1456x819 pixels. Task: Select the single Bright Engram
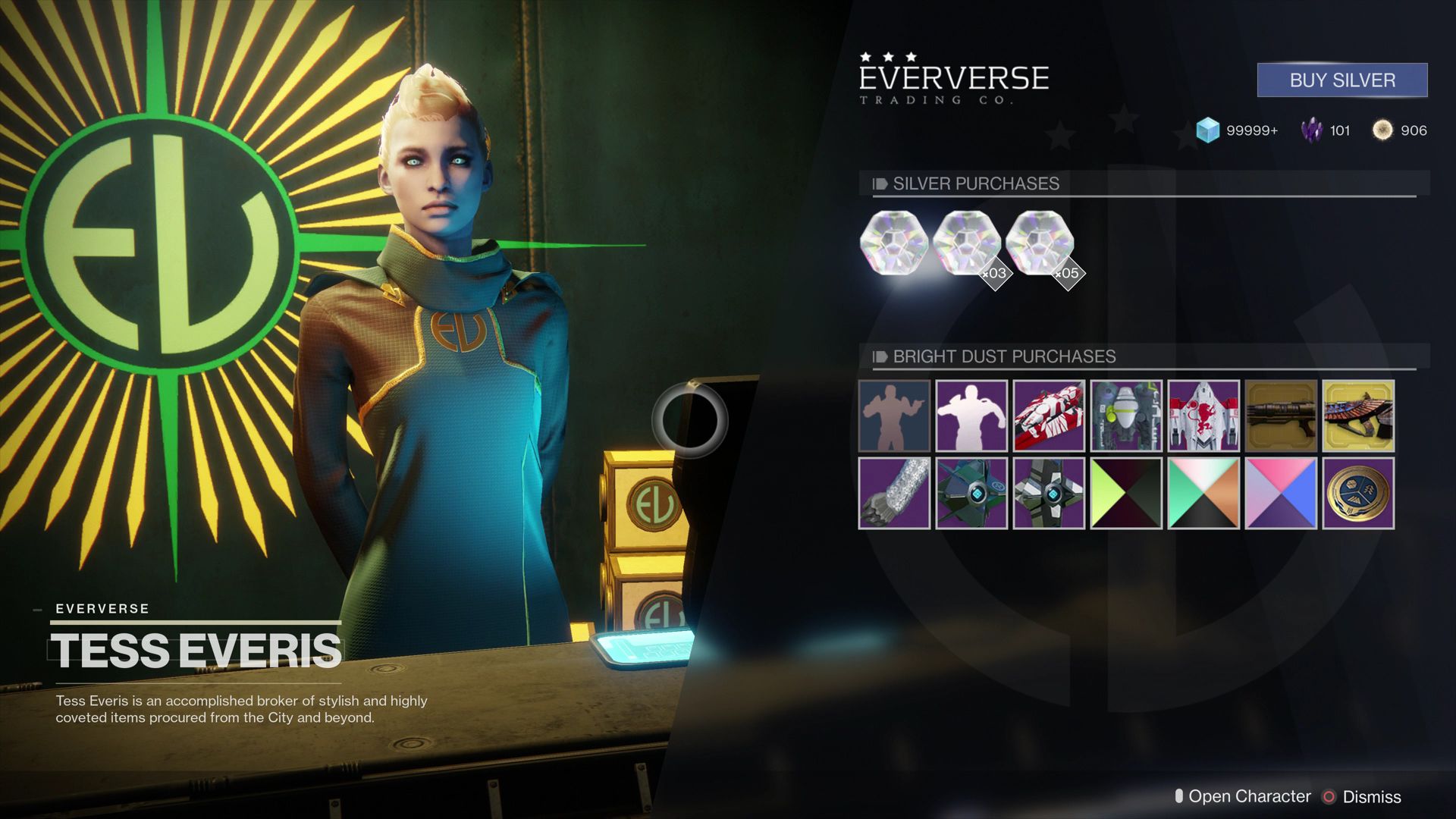tap(894, 243)
